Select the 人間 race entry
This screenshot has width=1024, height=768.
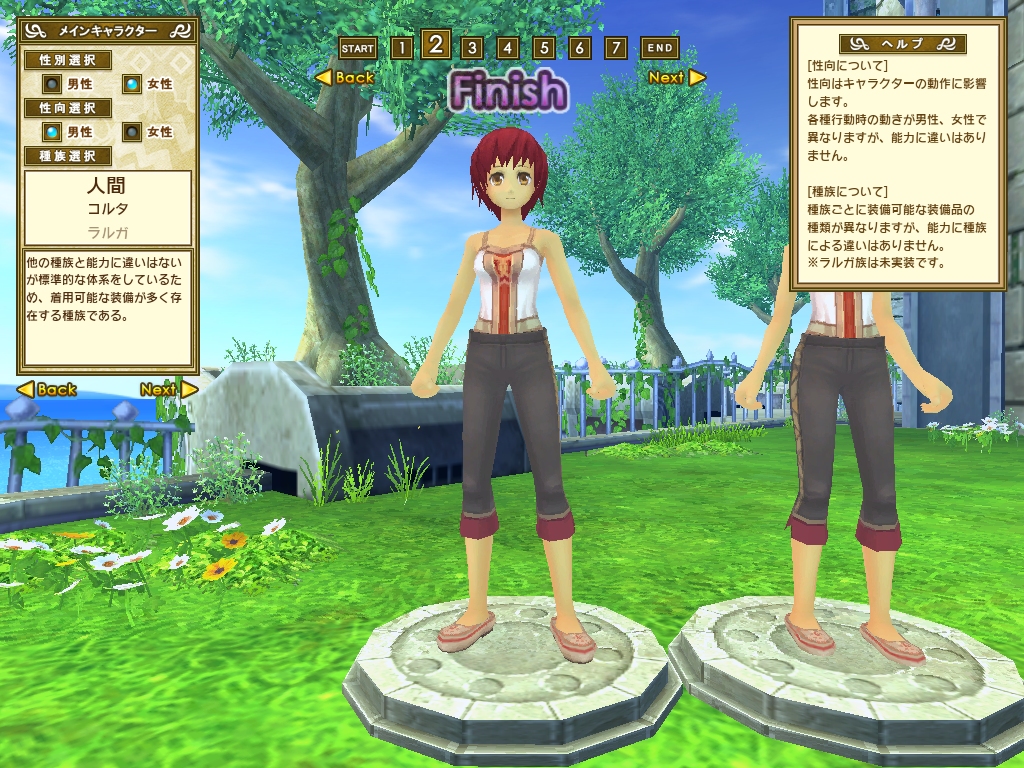pos(107,187)
